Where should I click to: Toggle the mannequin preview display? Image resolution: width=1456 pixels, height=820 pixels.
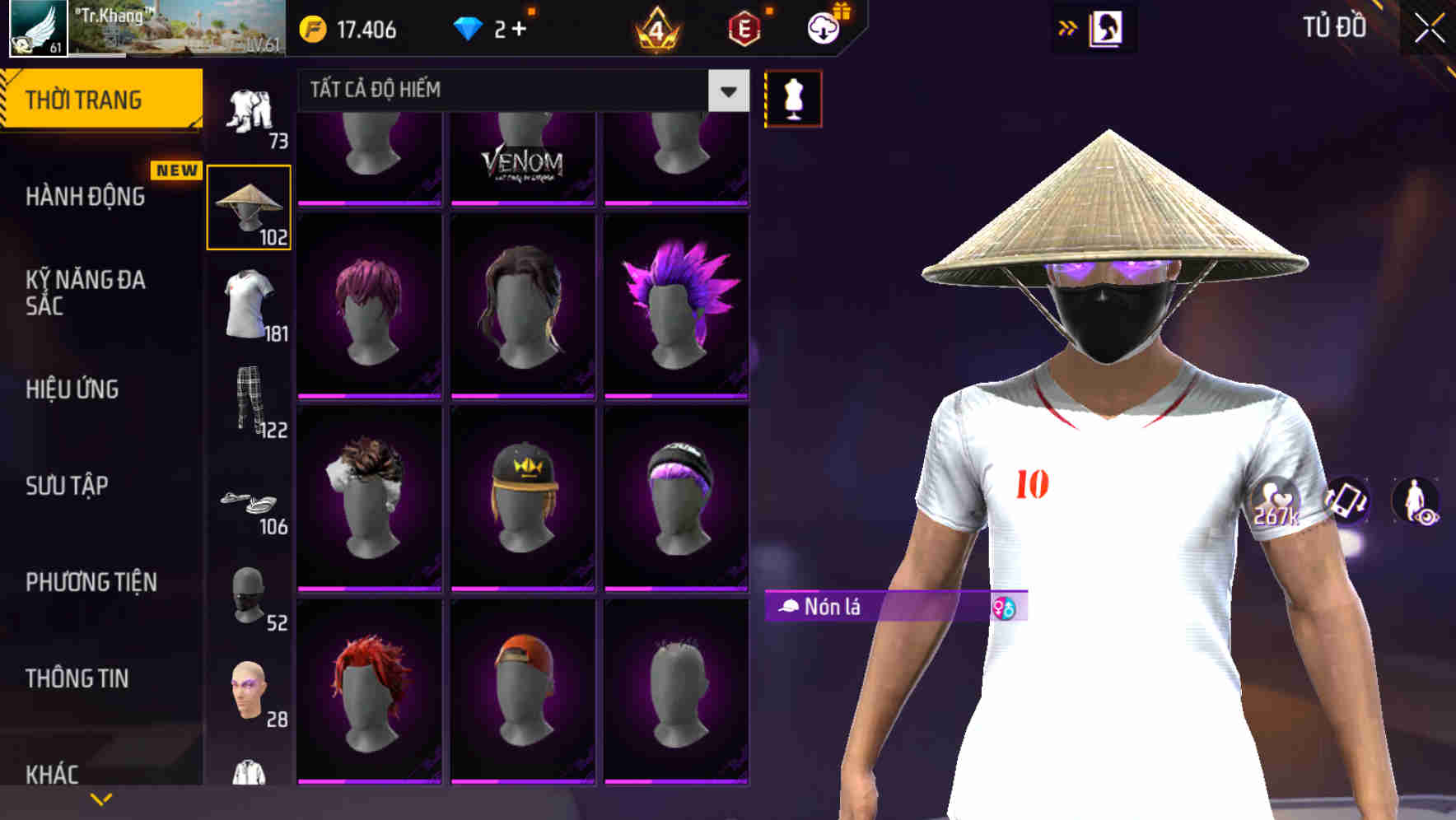coord(793,97)
